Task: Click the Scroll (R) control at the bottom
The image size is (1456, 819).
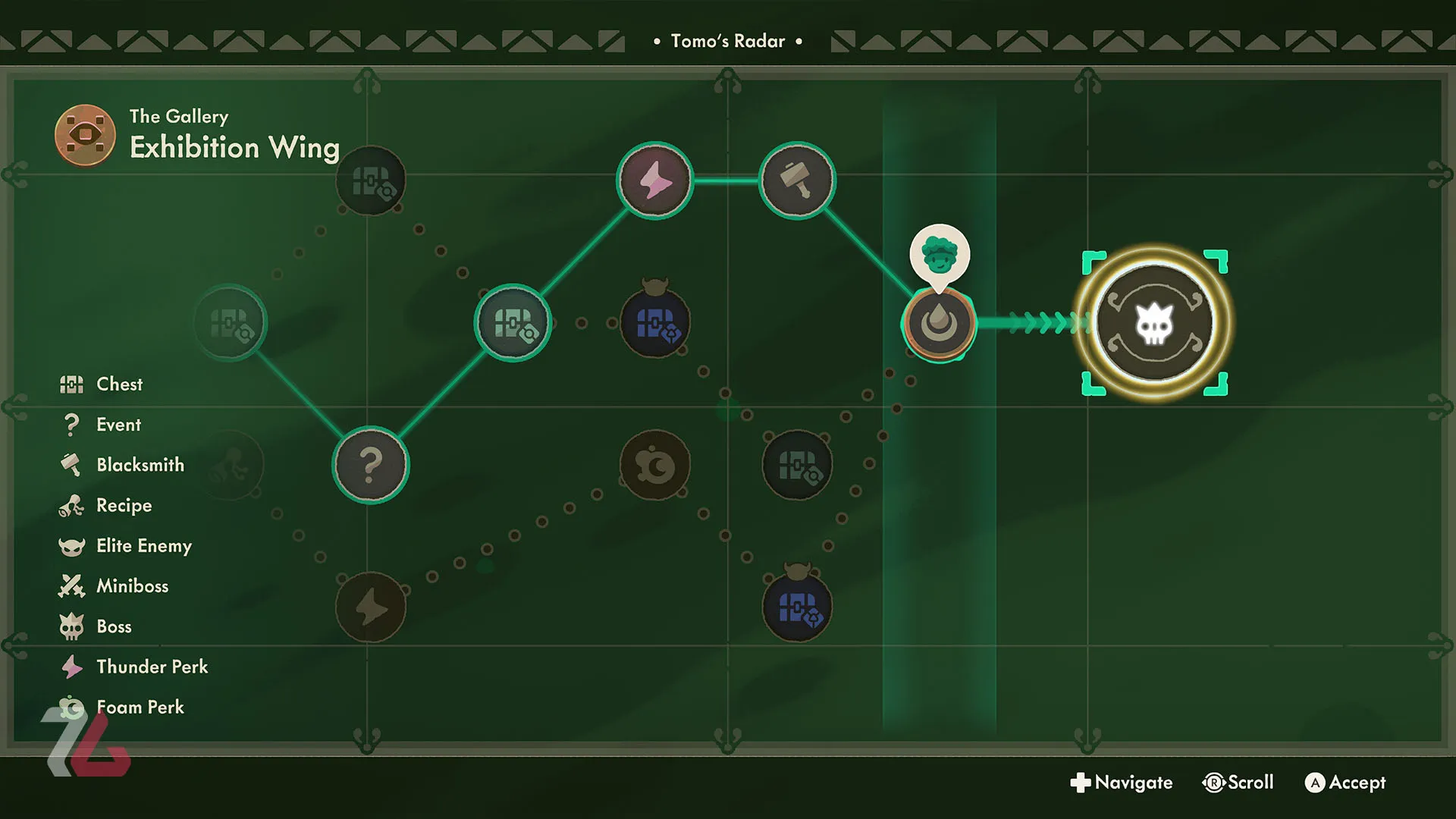Action: [x=1238, y=783]
